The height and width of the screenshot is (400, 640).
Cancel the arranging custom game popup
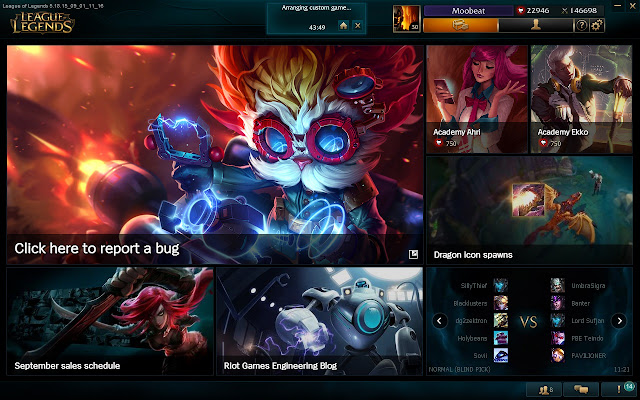tap(358, 25)
